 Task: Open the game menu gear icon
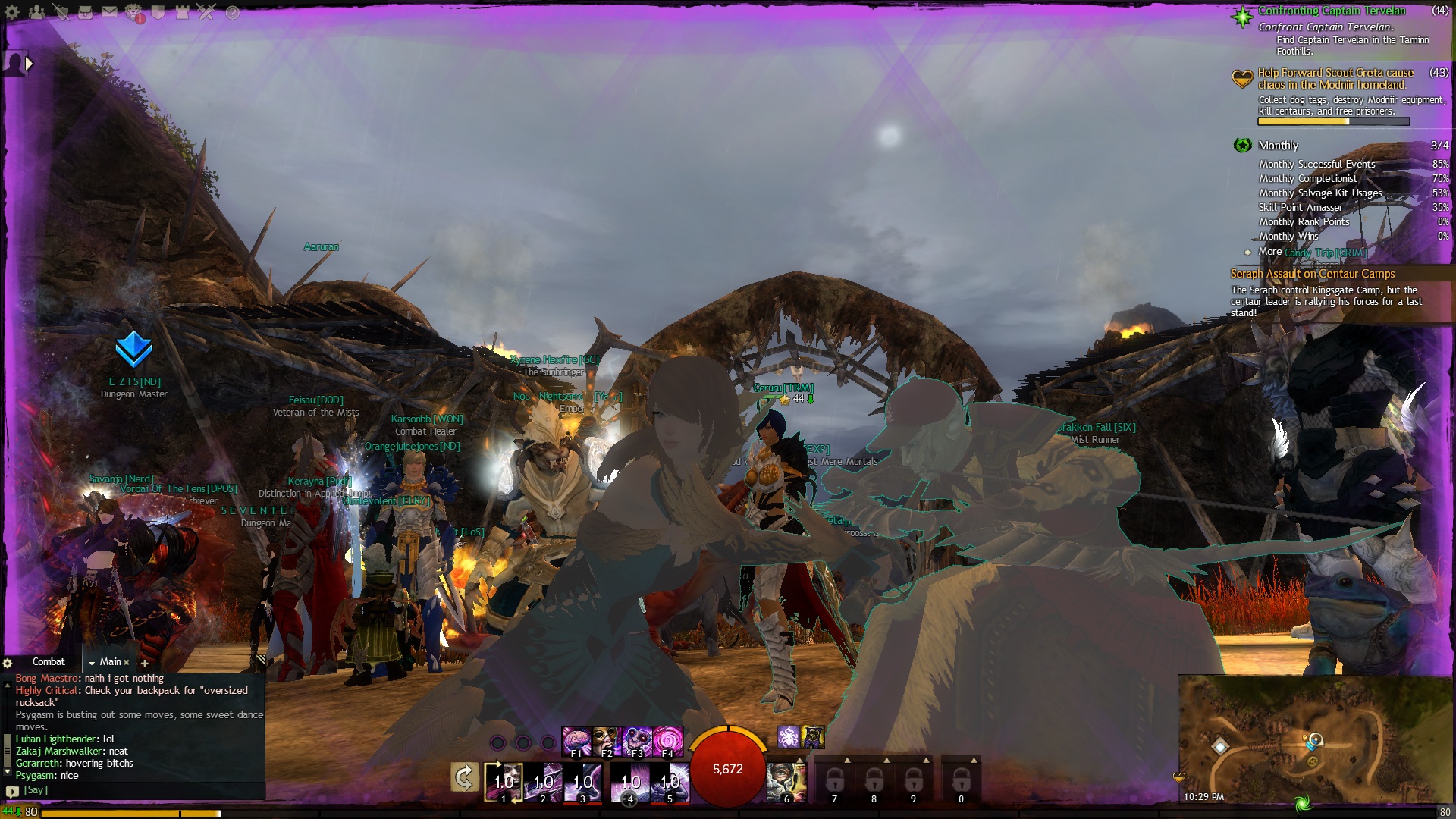[12, 12]
